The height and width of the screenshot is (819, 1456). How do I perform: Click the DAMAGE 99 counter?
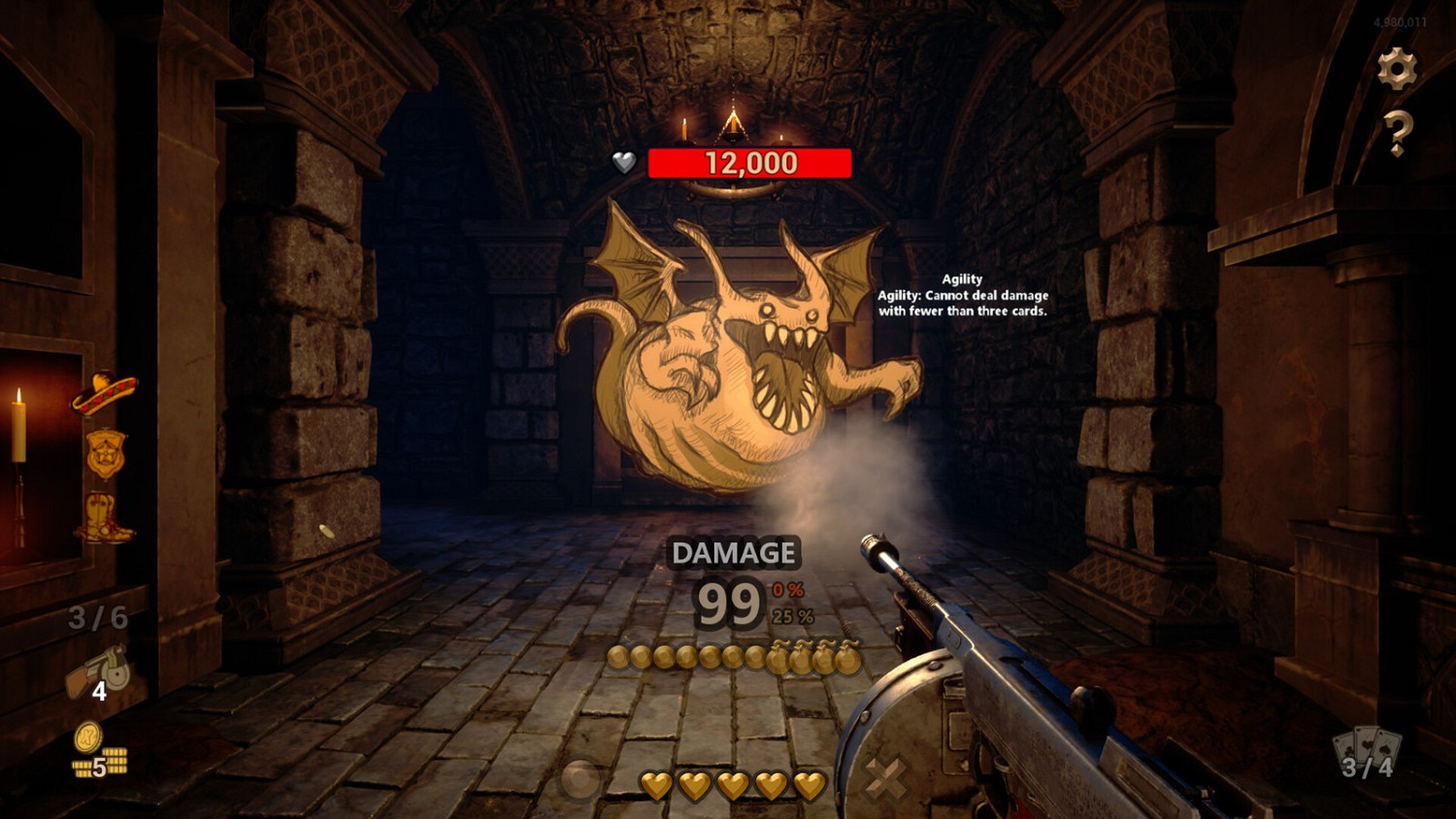pos(730,602)
